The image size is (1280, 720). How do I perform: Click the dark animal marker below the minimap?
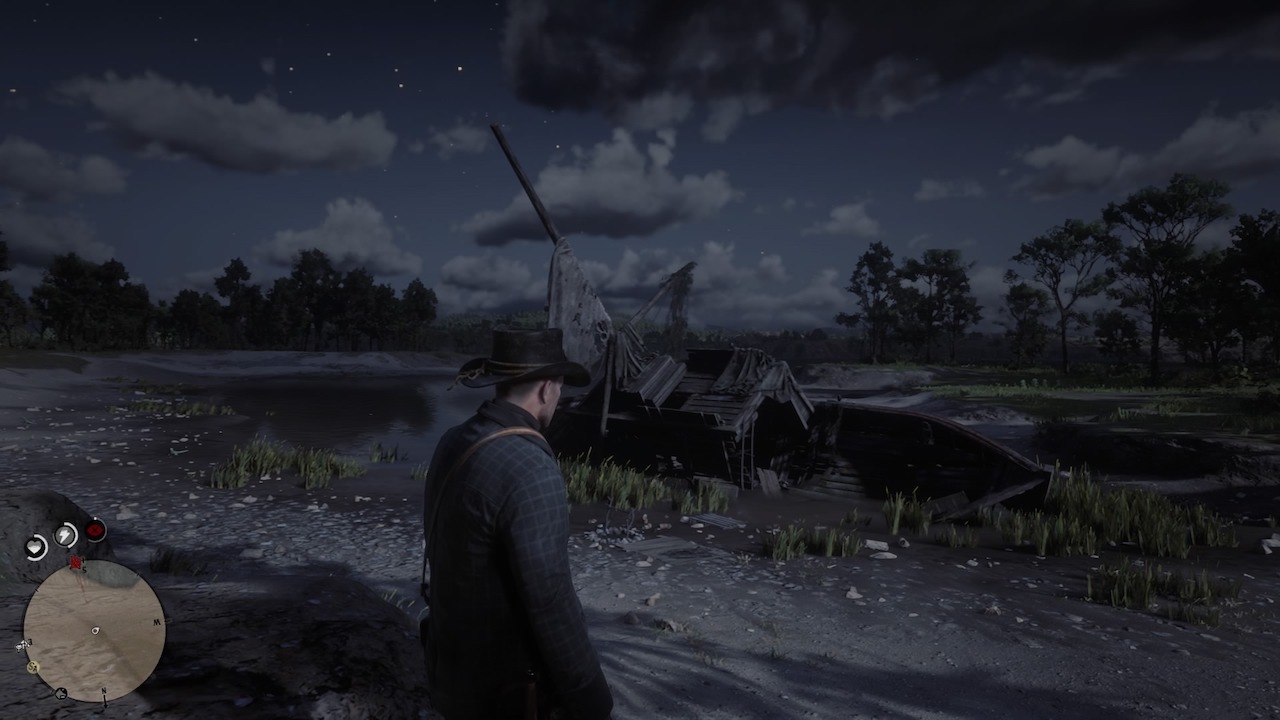coord(60,693)
